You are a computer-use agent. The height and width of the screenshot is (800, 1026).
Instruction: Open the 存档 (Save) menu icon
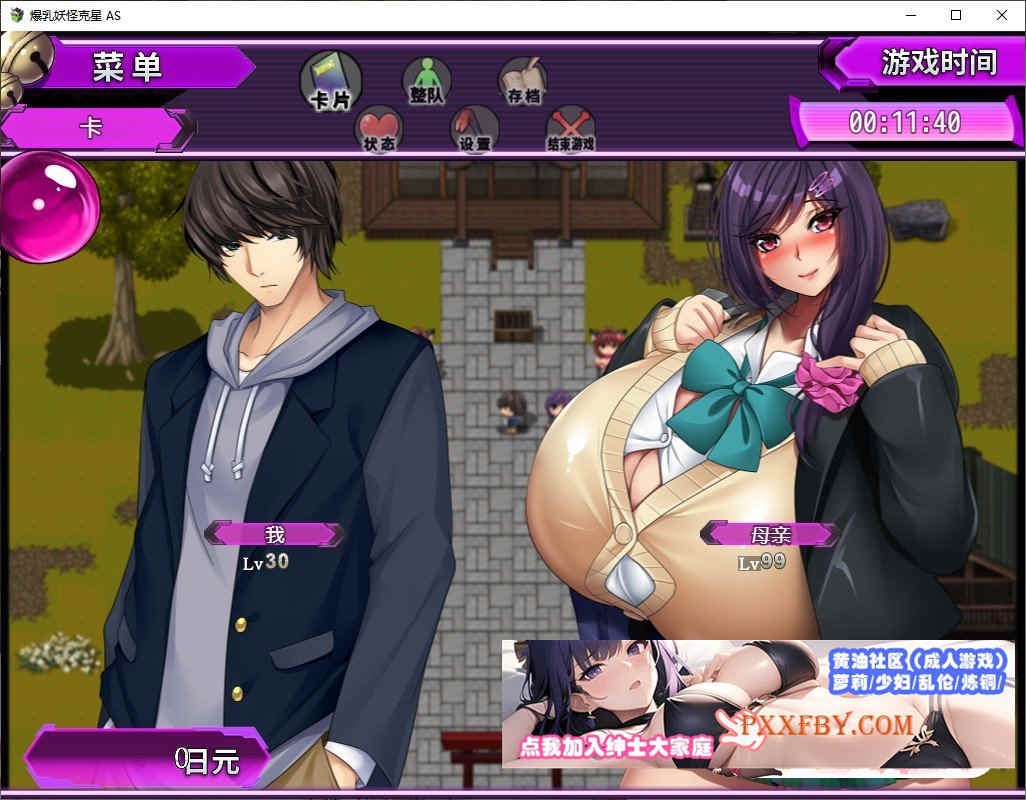[523, 78]
